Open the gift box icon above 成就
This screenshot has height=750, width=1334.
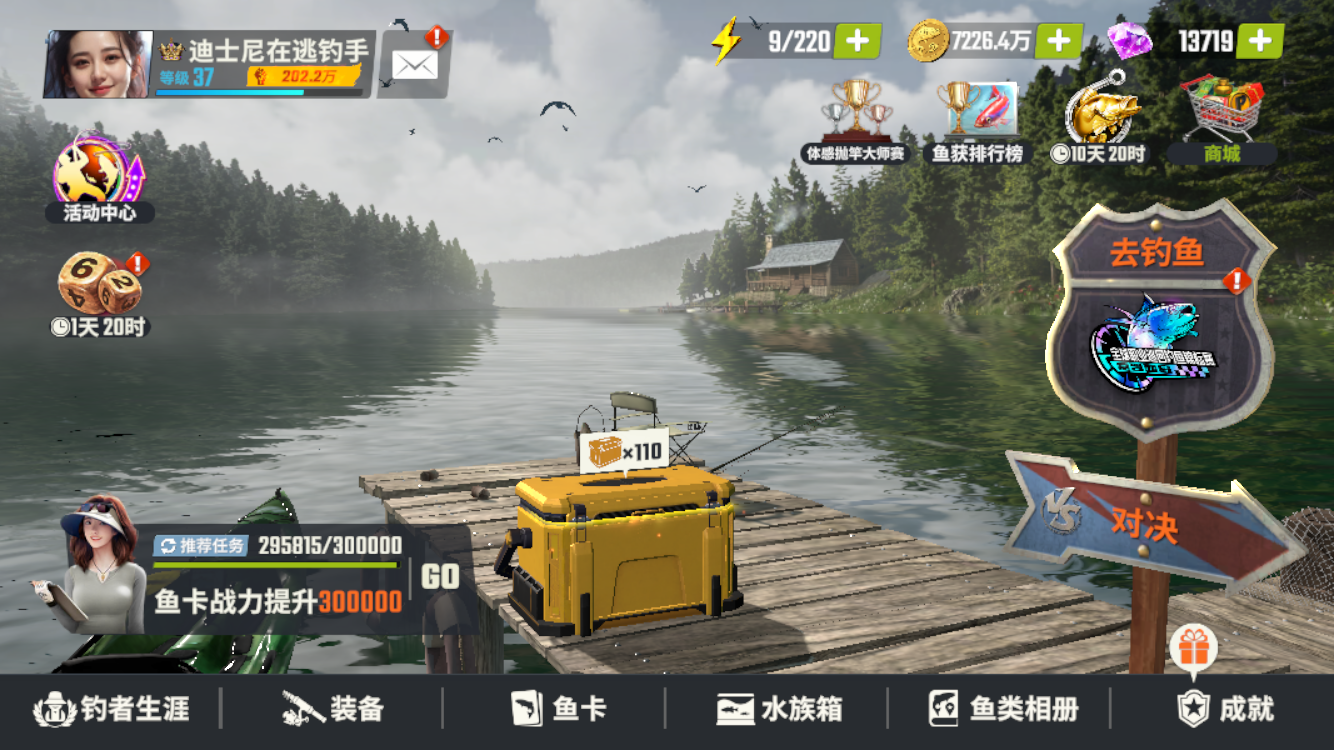(x=1194, y=646)
